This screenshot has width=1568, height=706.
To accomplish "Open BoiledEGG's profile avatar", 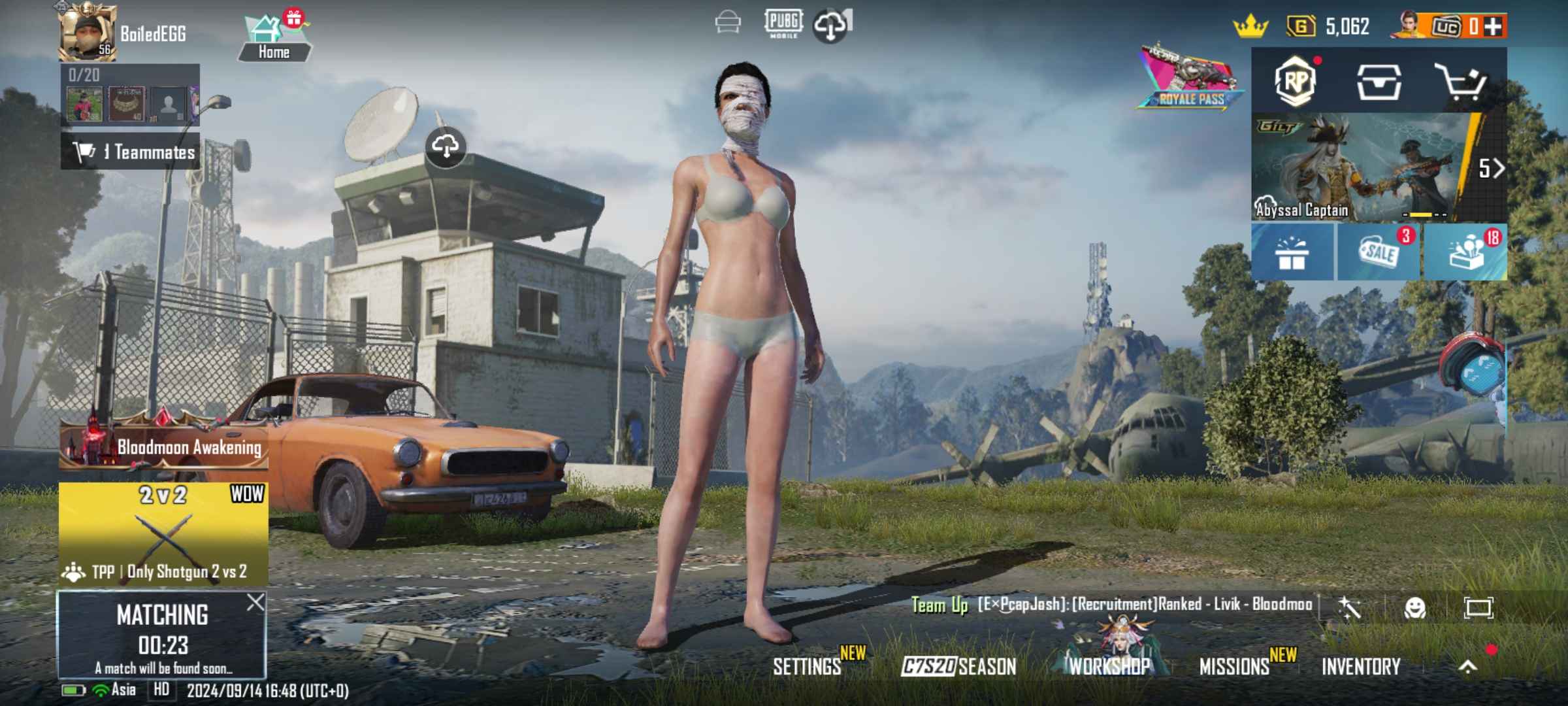I will 87,31.
